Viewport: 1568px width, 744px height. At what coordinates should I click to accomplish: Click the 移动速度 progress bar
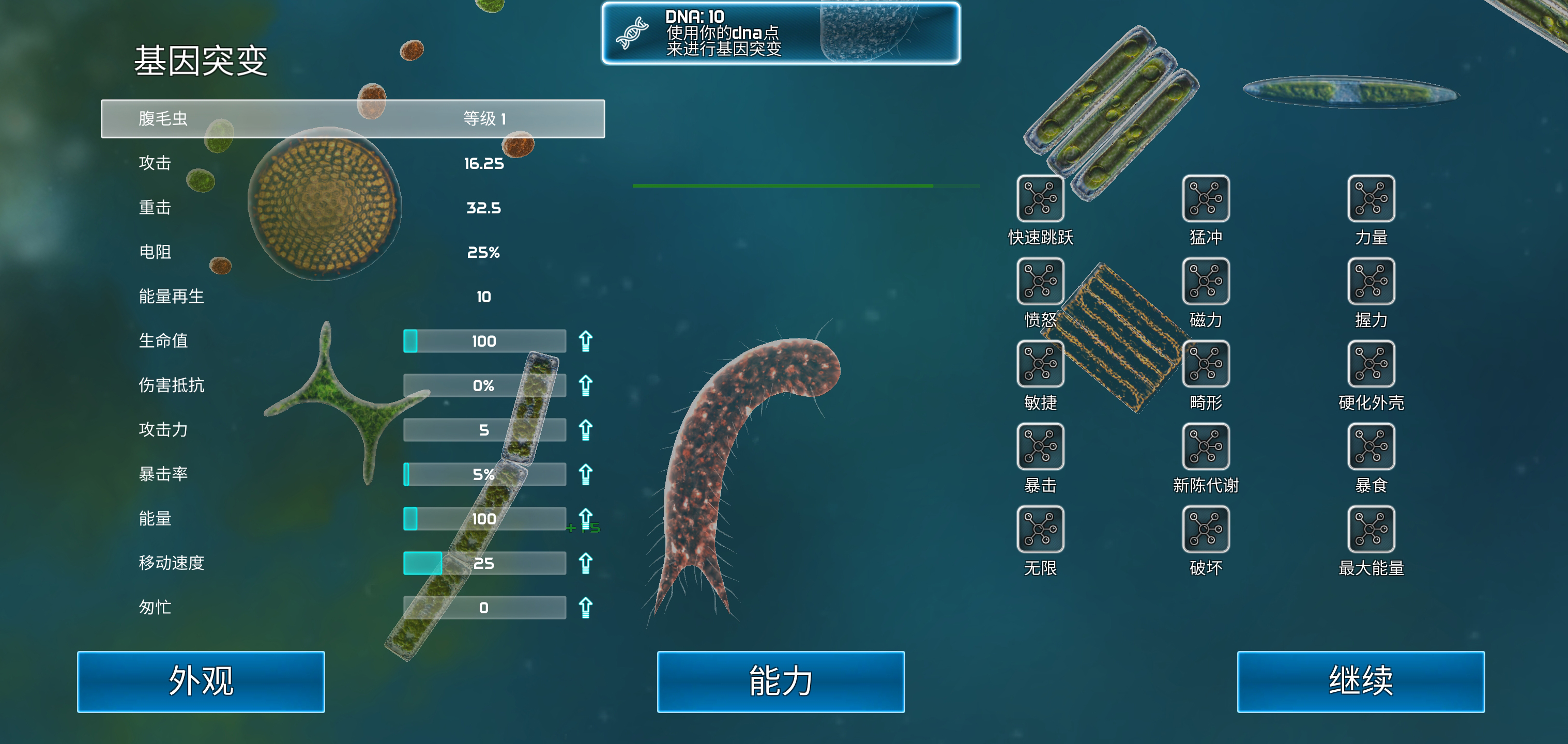(484, 563)
